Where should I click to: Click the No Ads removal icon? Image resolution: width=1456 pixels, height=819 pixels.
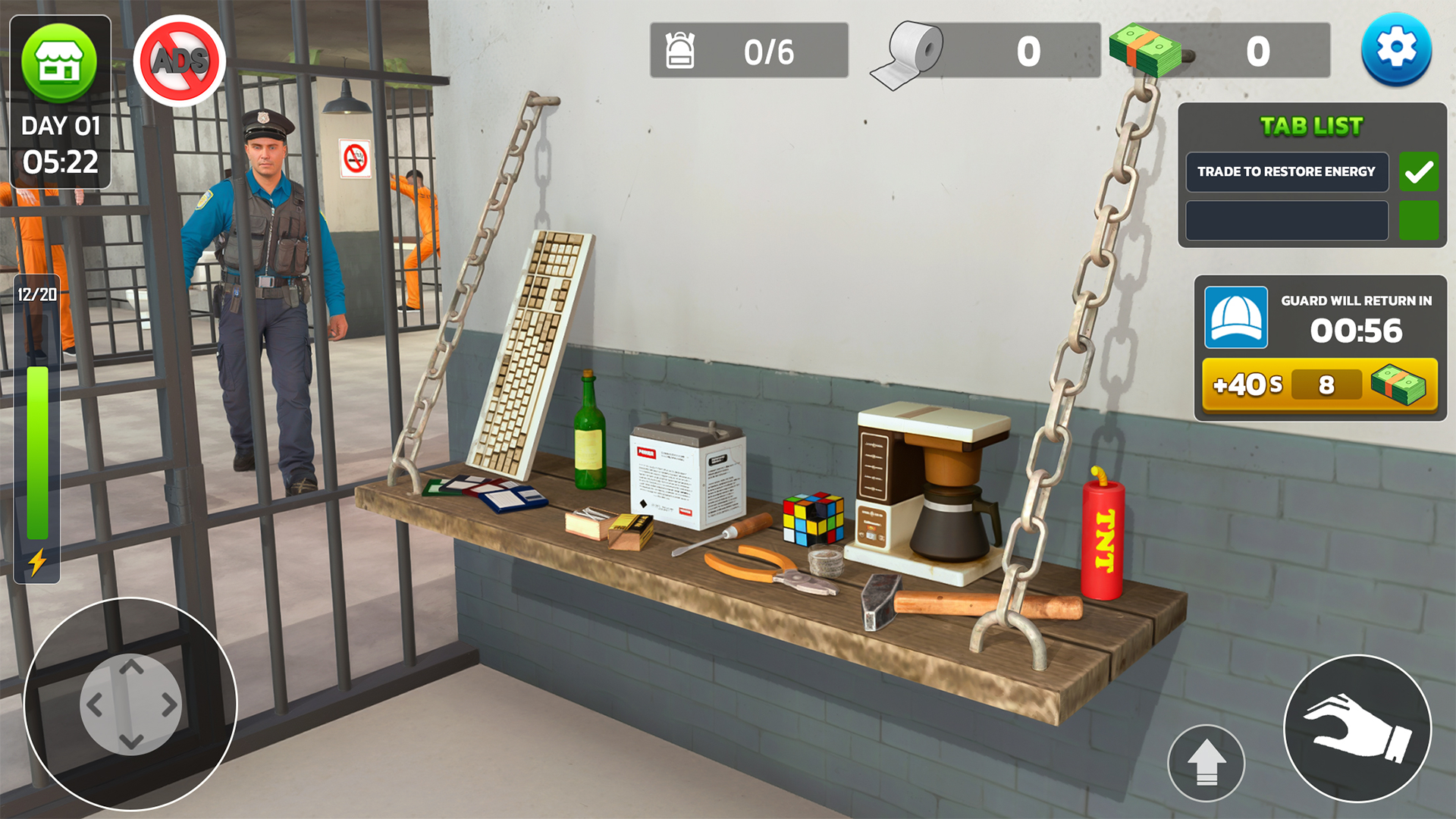click(179, 61)
